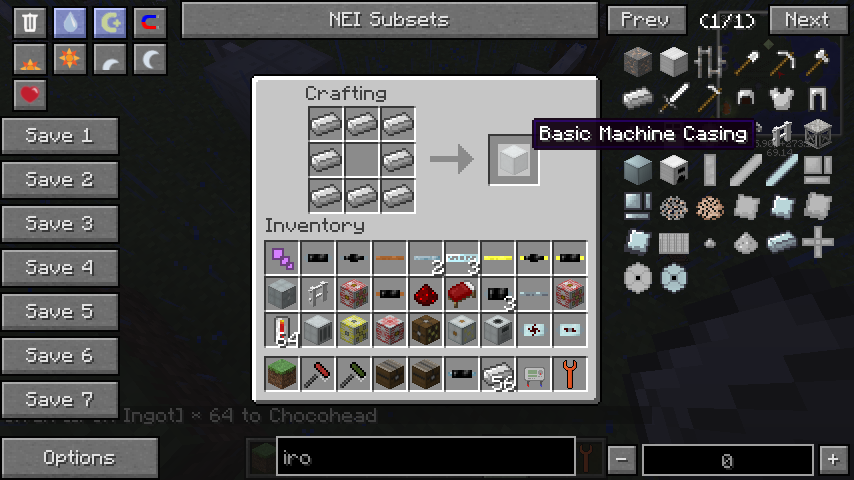Viewport: 854px width, 480px height.
Task: Focus the item search field containing "iro"
Action: (425, 458)
